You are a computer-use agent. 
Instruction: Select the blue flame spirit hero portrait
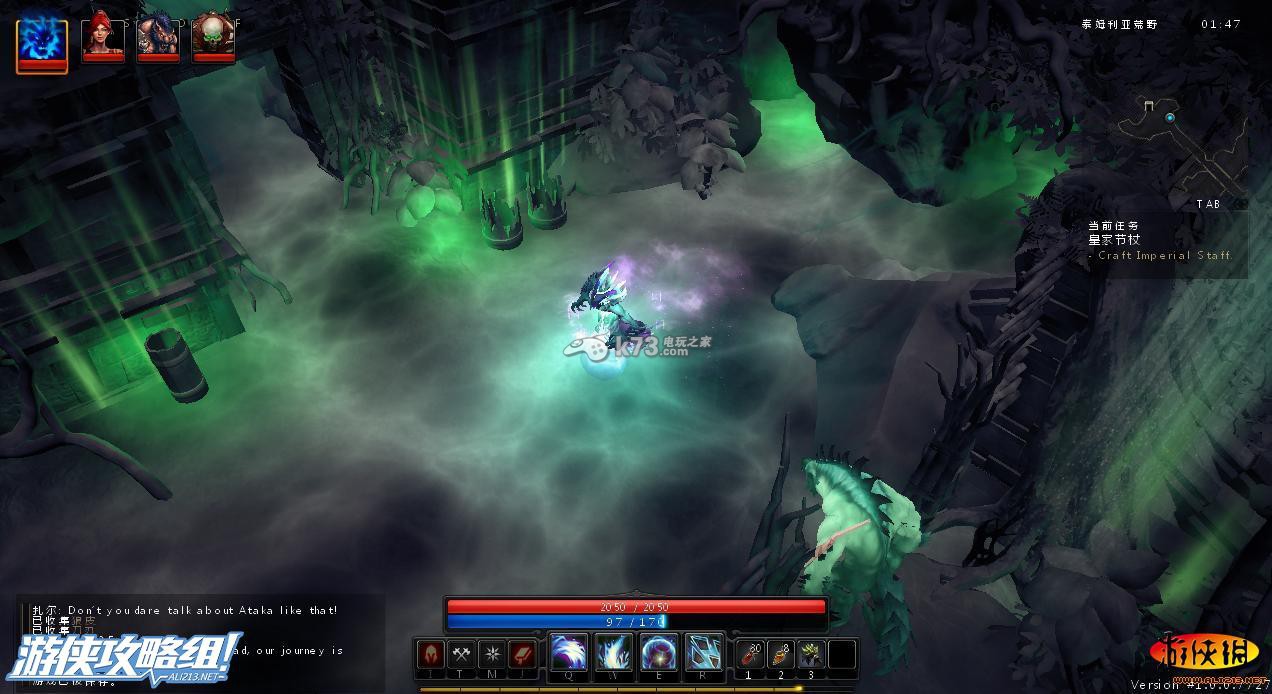(x=42, y=43)
